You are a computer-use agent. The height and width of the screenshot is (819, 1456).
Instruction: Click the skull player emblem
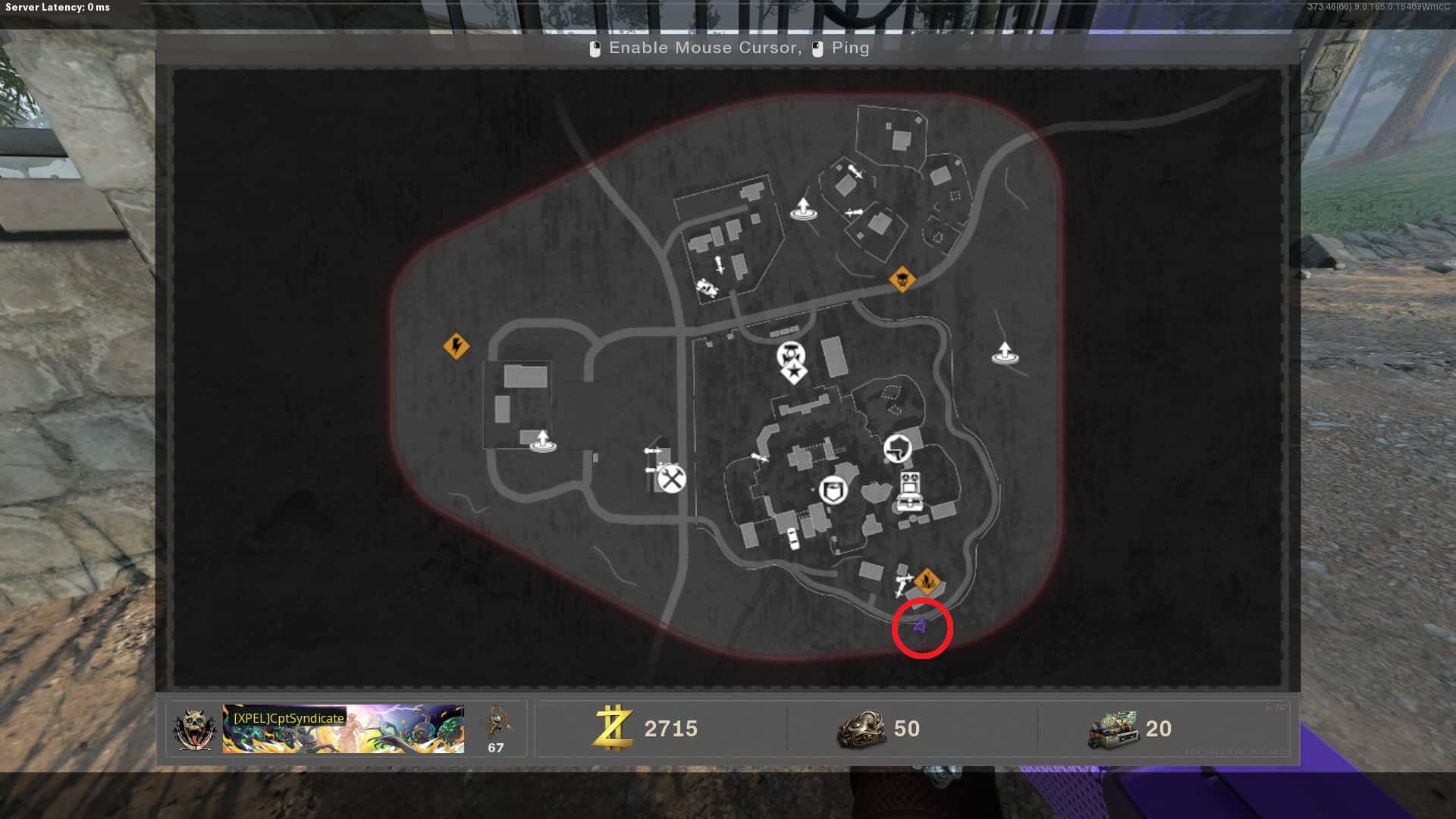(x=194, y=729)
